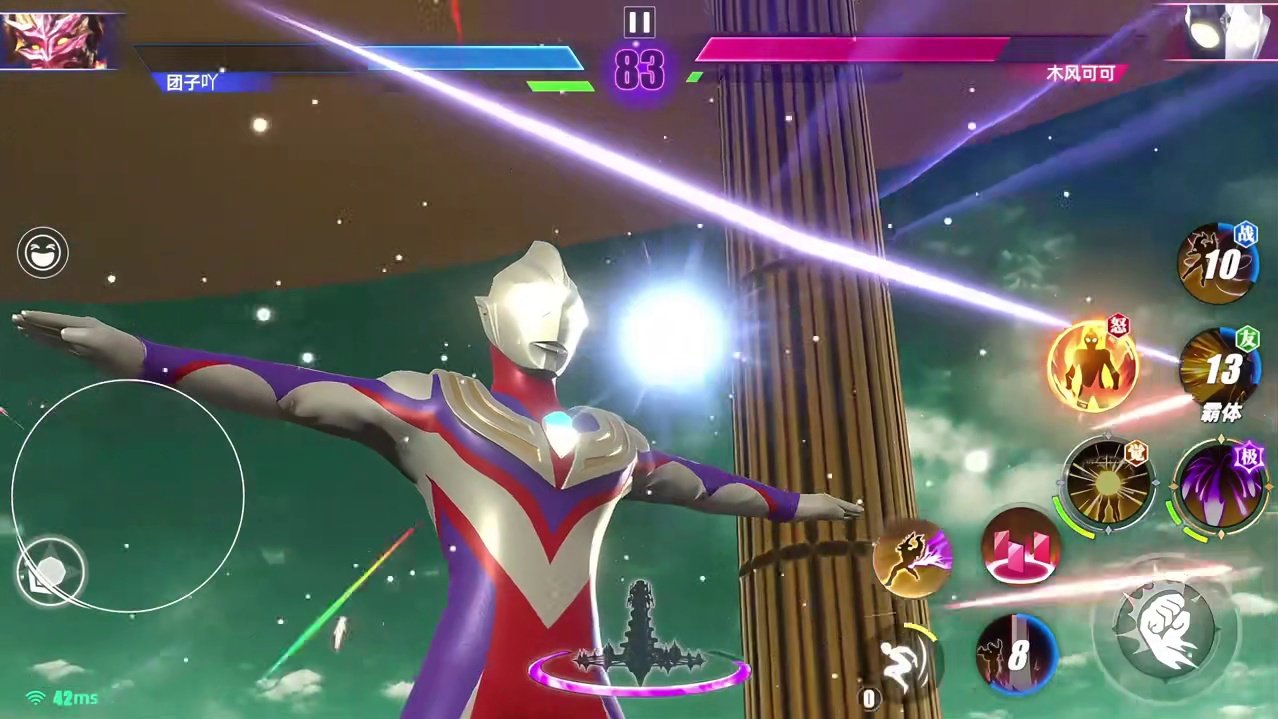Pause the match with the pause button
This screenshot has height=719, width=1278.
(639, 22)
